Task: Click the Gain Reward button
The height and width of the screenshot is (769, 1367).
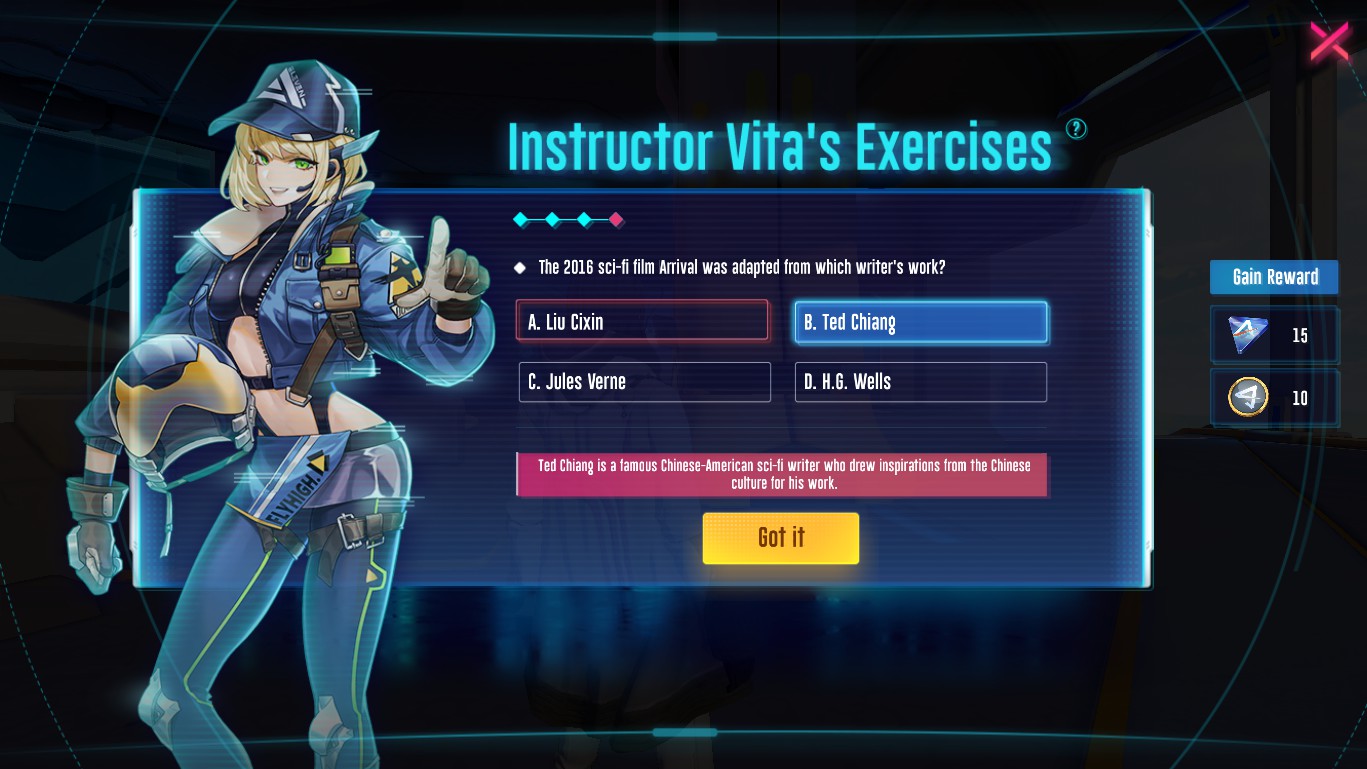Action: 1274,277
